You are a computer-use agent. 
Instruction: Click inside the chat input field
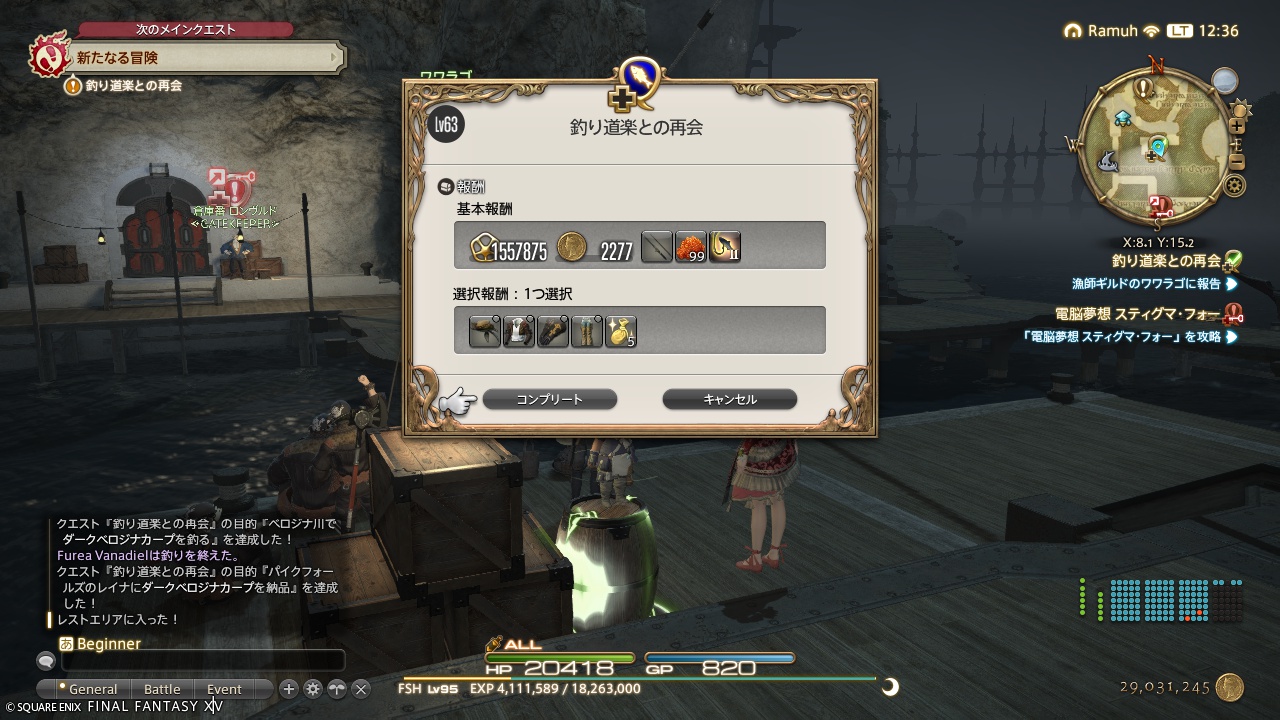pyautogui.click(x=200, y=661)
